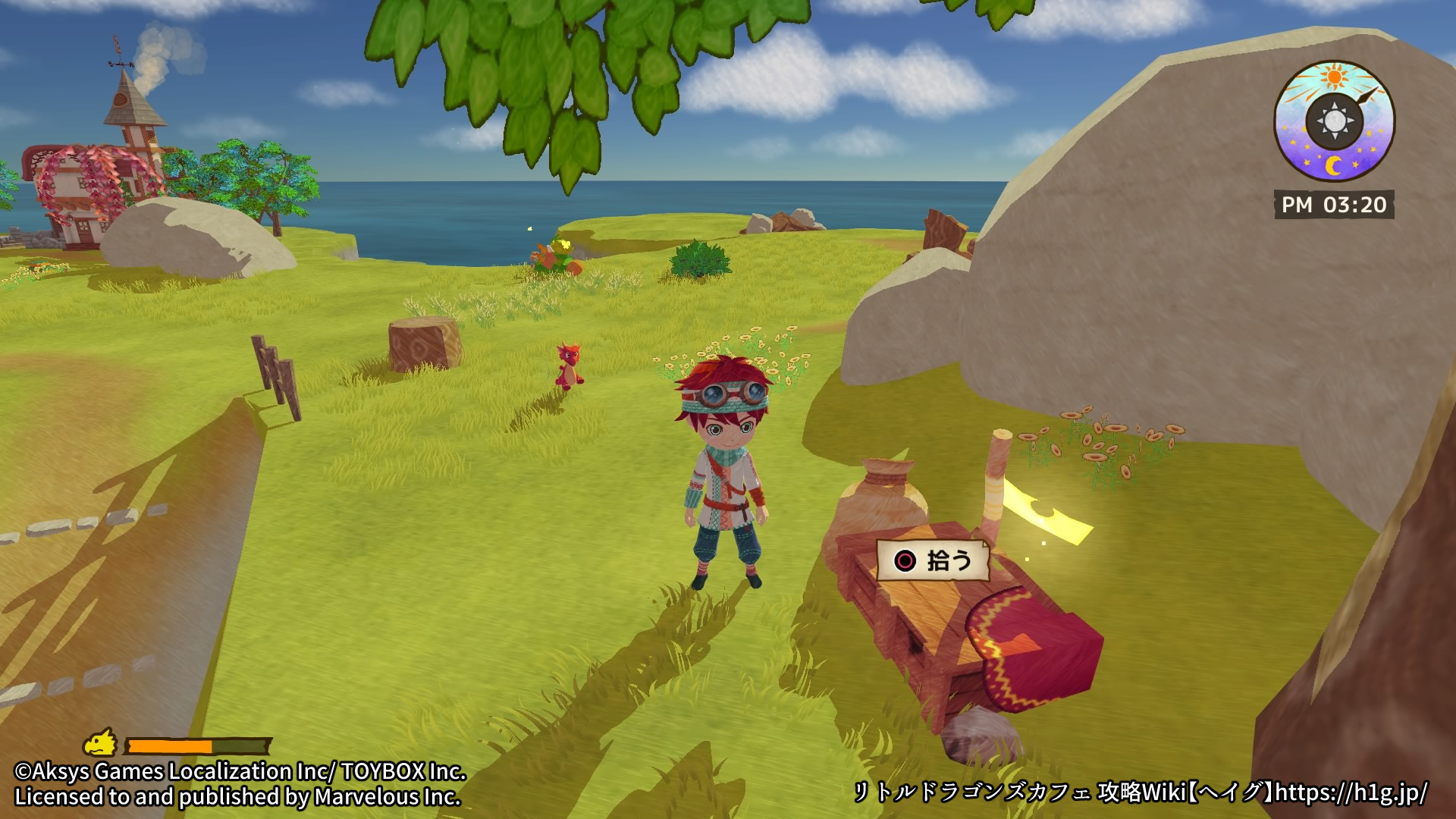The image size is (1456, 819).
Task: Click the day-night sun and moon dial
Action: click(x=1334, y=121)
